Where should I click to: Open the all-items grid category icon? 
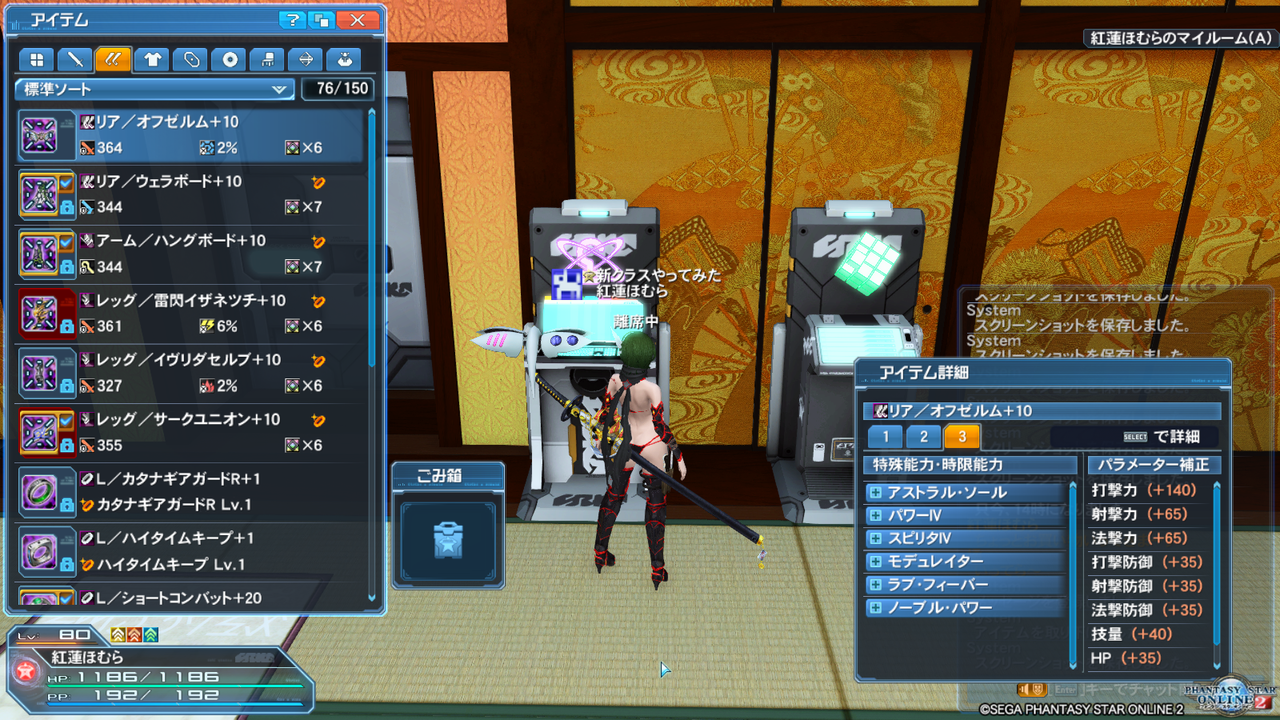(x=36, y=59)
